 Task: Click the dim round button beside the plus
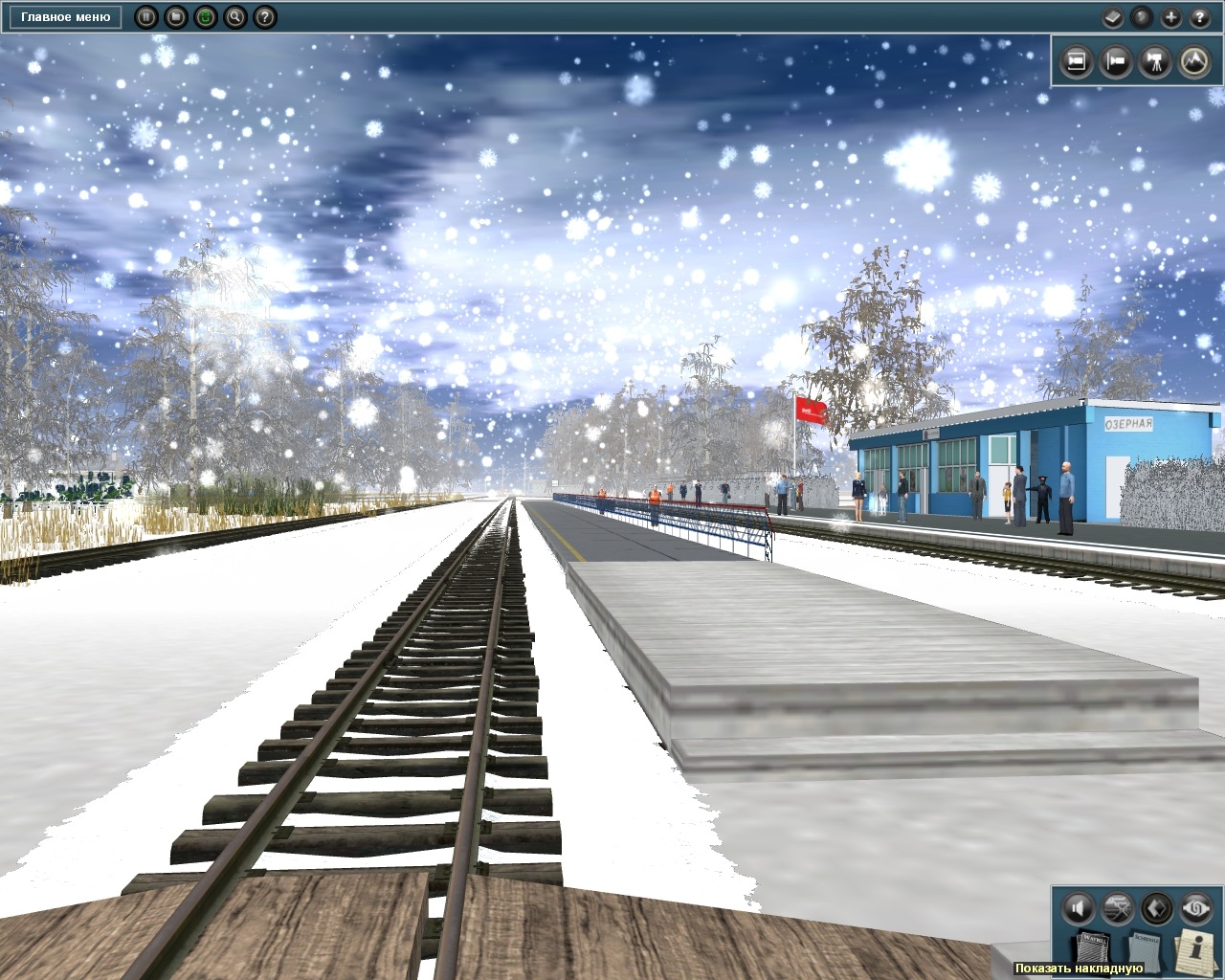(1141, 17)
